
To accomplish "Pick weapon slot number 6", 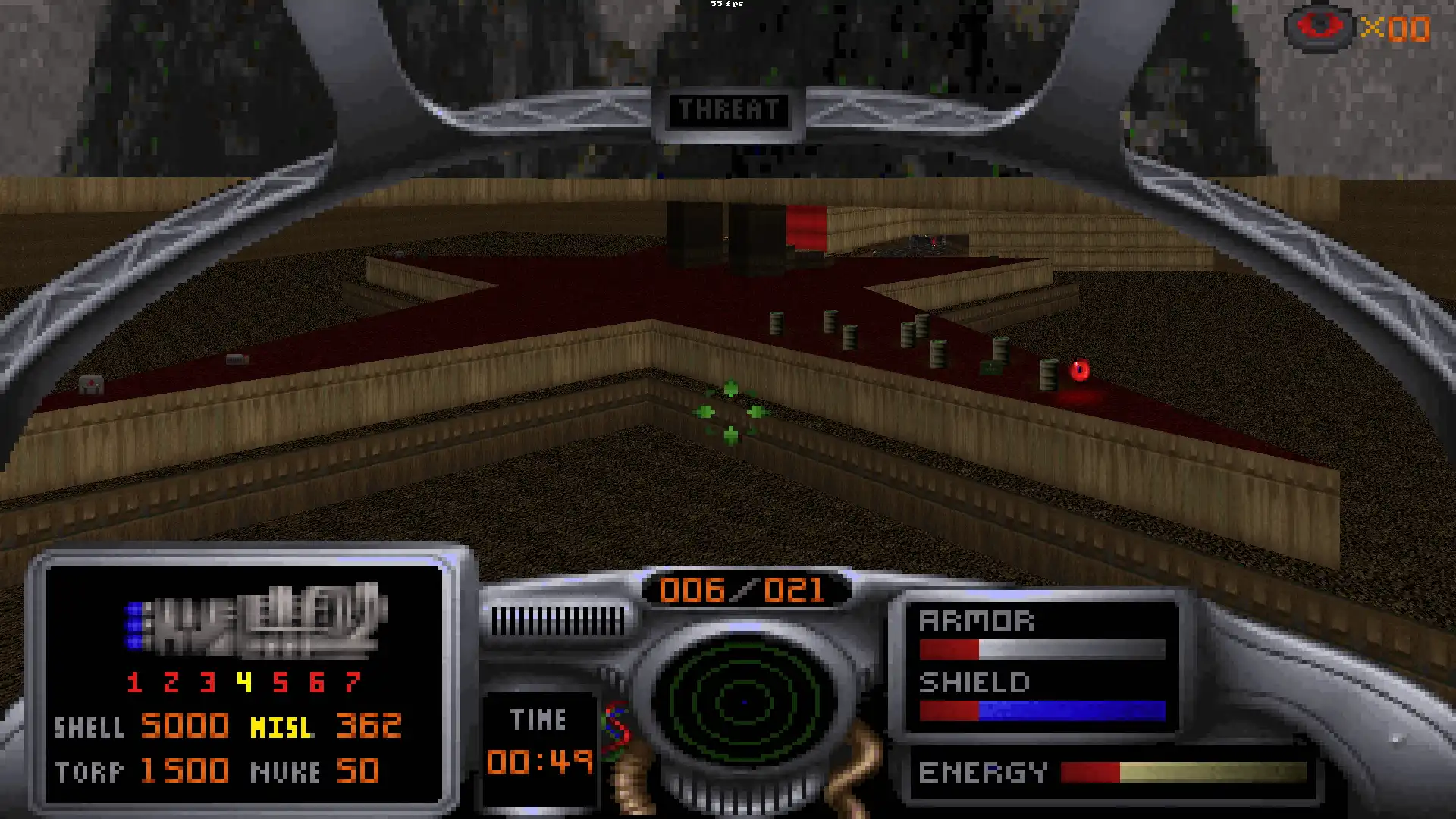I will click(316, 682).
